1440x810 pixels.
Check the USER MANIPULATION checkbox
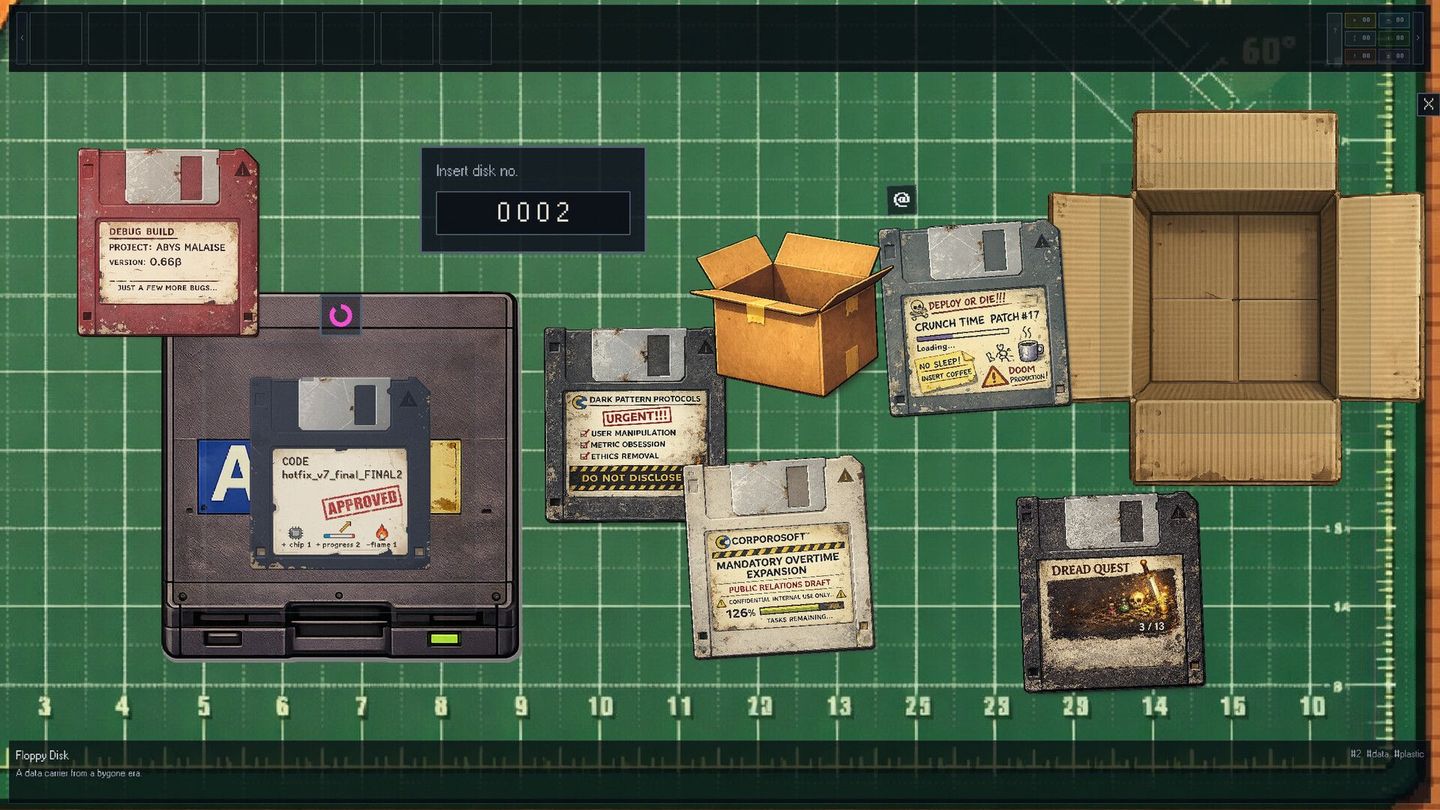coord(584,432)
